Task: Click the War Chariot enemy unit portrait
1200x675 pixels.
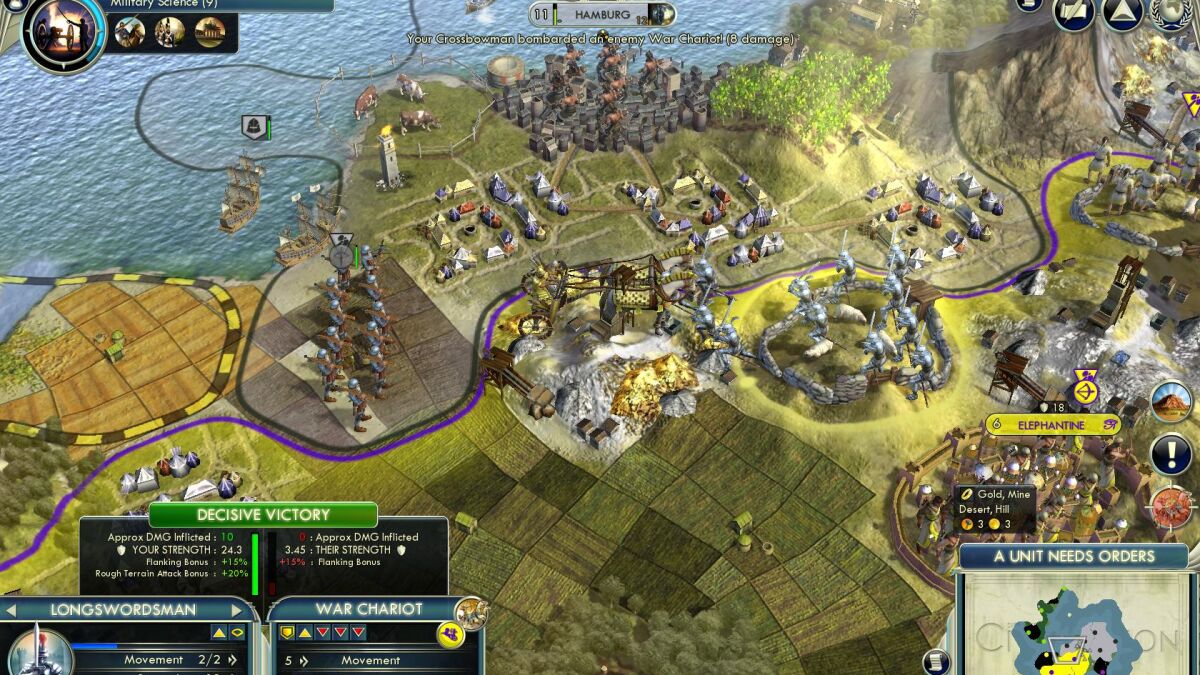Action: tap(469, 612)
